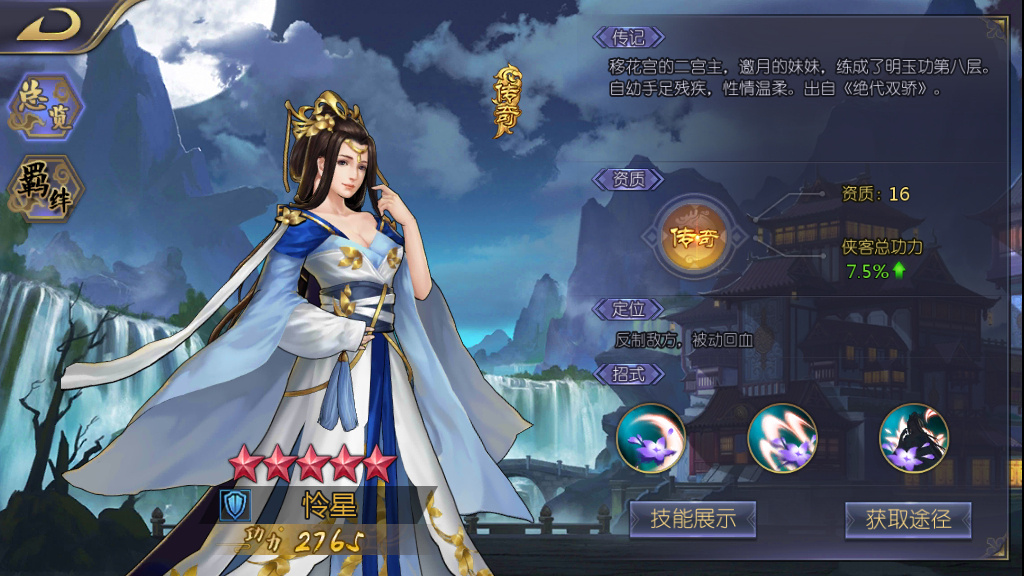The height and width of the screenshot is (576, 1024).
Task: Select the dark silhouette flower skill icon
Action: tap(913, 438)
